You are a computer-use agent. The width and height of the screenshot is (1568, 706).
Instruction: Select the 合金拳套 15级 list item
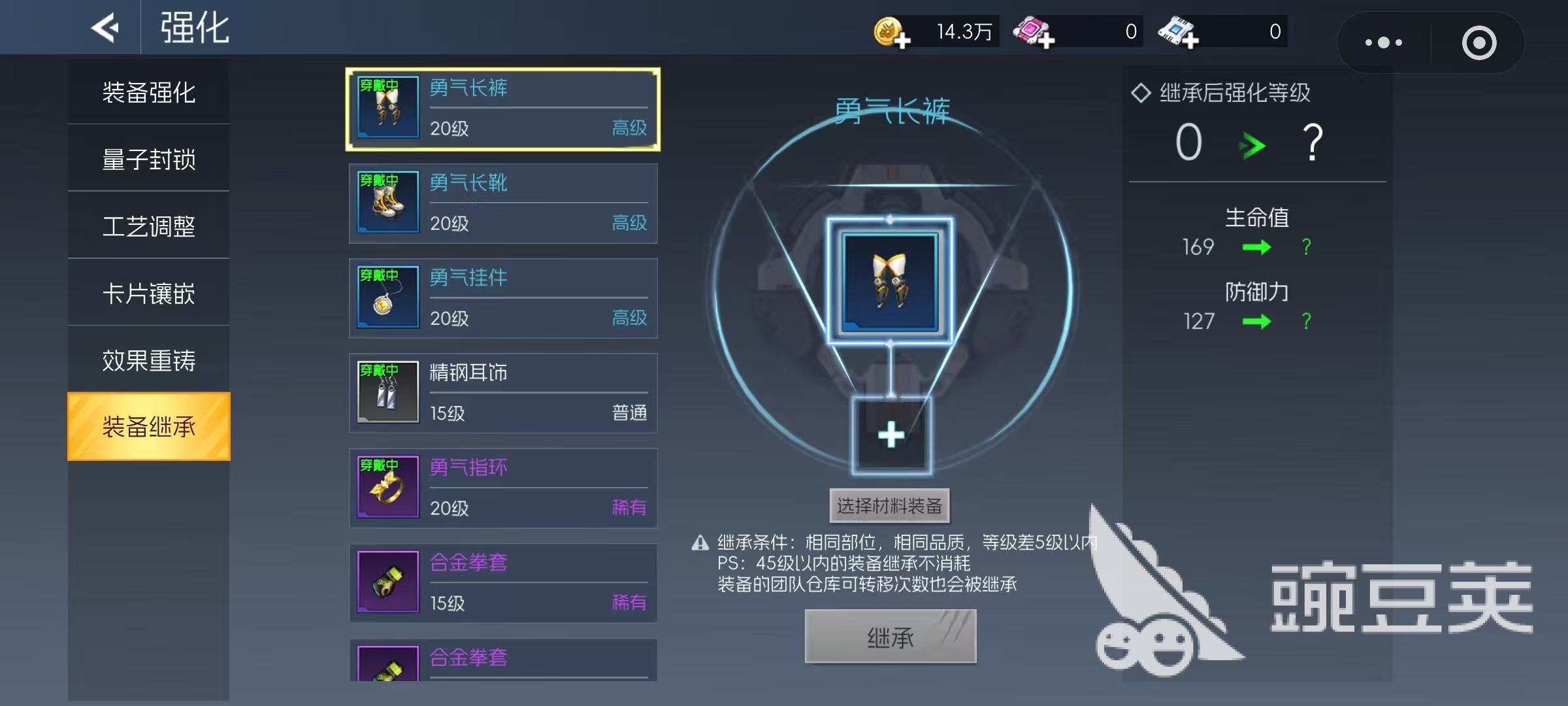click(503, 582)
